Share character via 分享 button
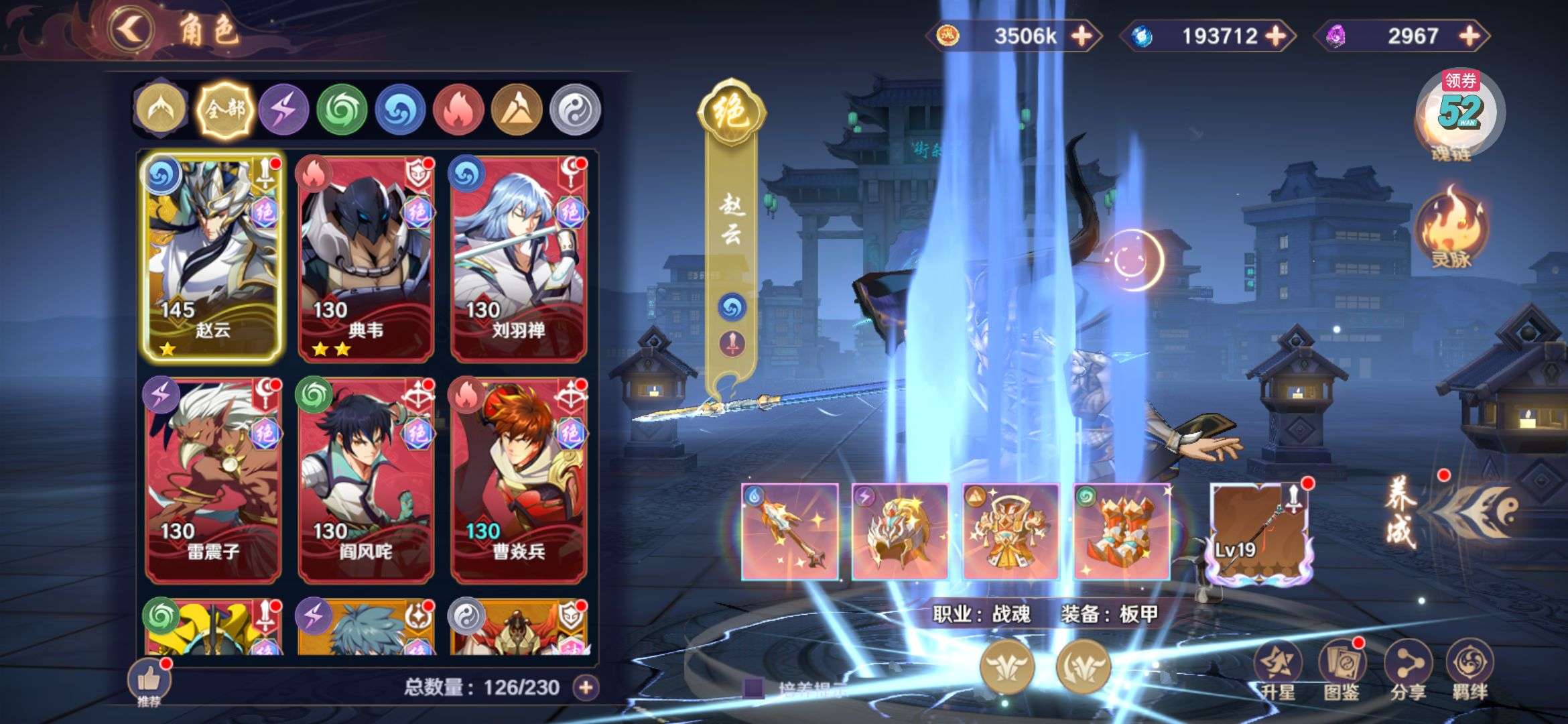The width and height of the screenshot is (1568, 724). (1407, 669)
